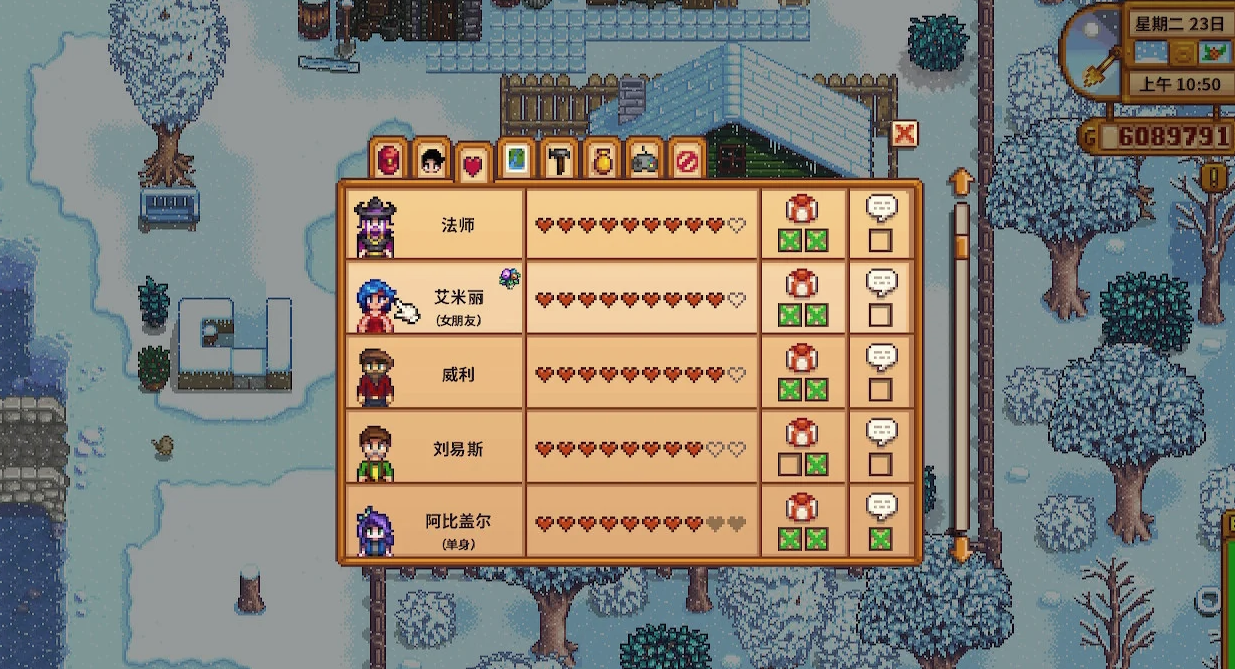Choose the 威利 villager entry
The height and width of the screenshot is (669, 1235).
[458, 374]
